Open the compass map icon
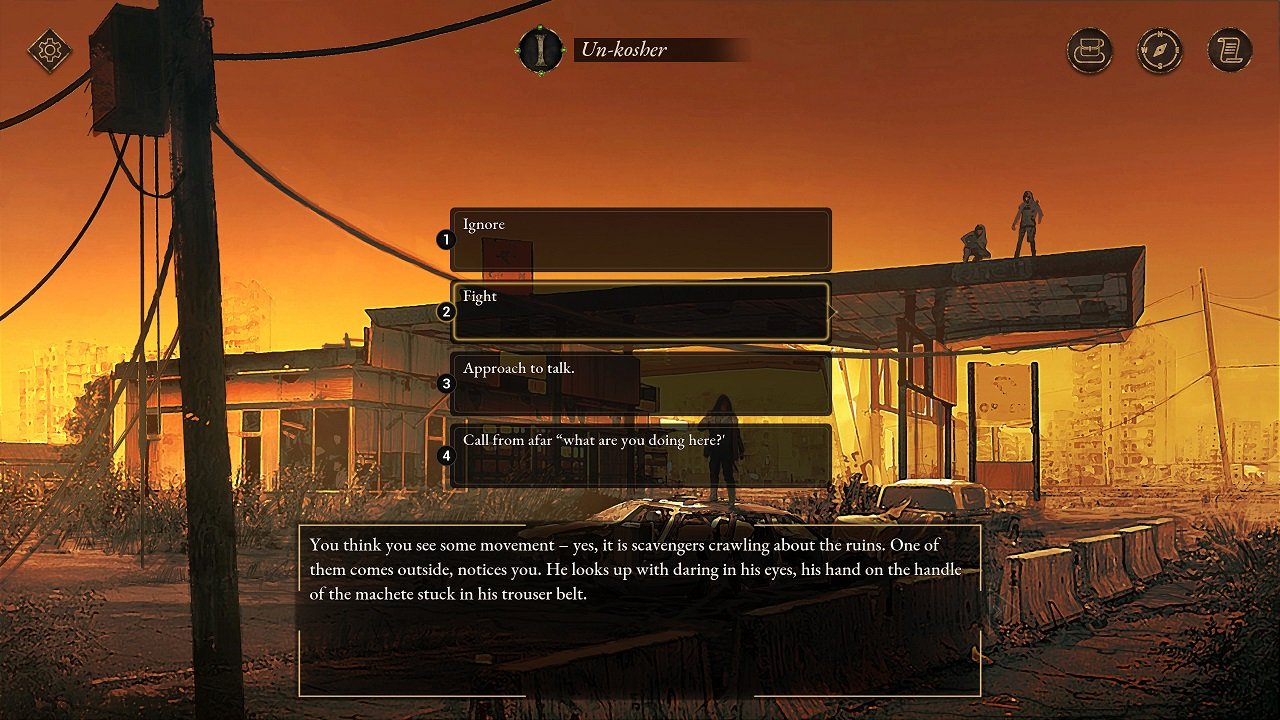The width and height of the screenshot is (1280, 720). pyautogui.click(x=1160, y=50)
